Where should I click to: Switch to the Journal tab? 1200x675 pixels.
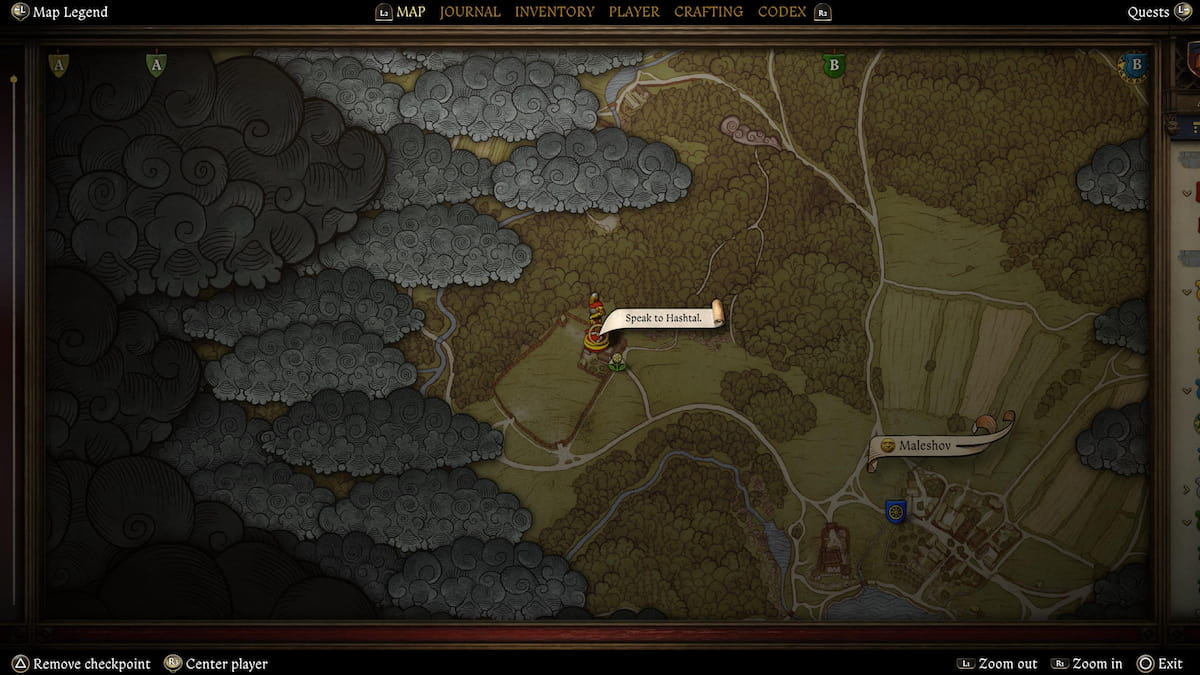pyautogui.click(x=470, y=12)
